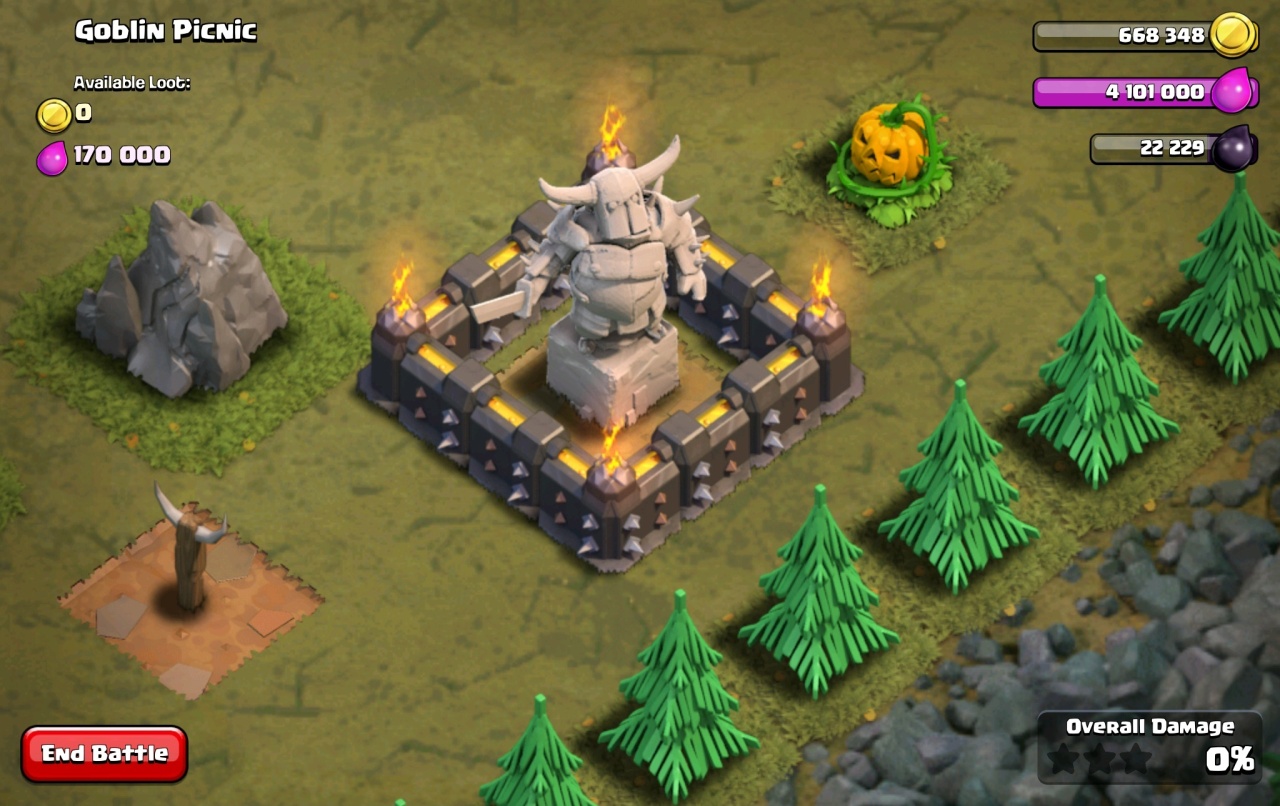The width and height of the screenshot is (1280, 806).
Task: Click the red End Battle button
Action: (x=104, y=753)
